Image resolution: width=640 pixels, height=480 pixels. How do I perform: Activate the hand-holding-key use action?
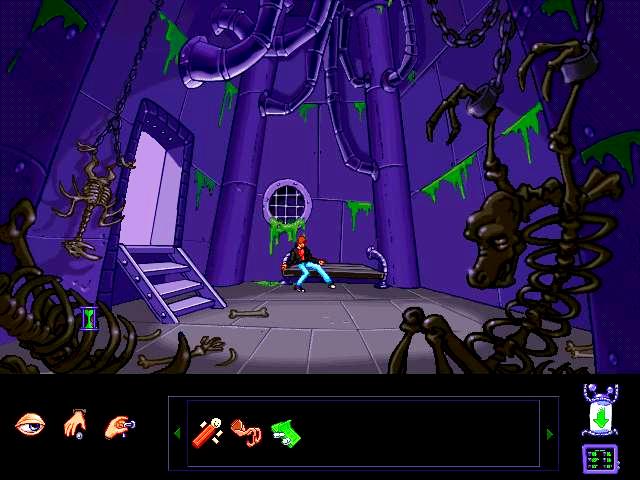(x=119, y=425)
